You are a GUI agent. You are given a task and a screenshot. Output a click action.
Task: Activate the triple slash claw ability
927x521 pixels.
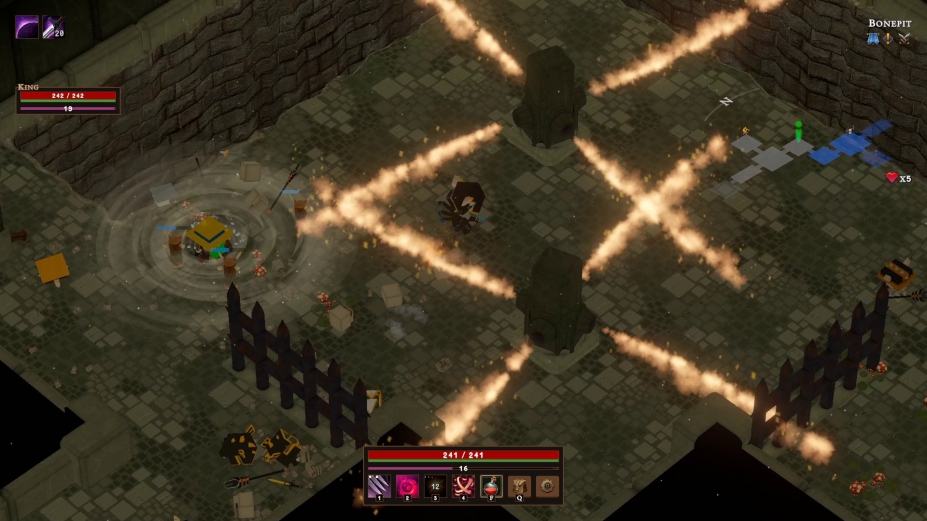tap(379, 486)
